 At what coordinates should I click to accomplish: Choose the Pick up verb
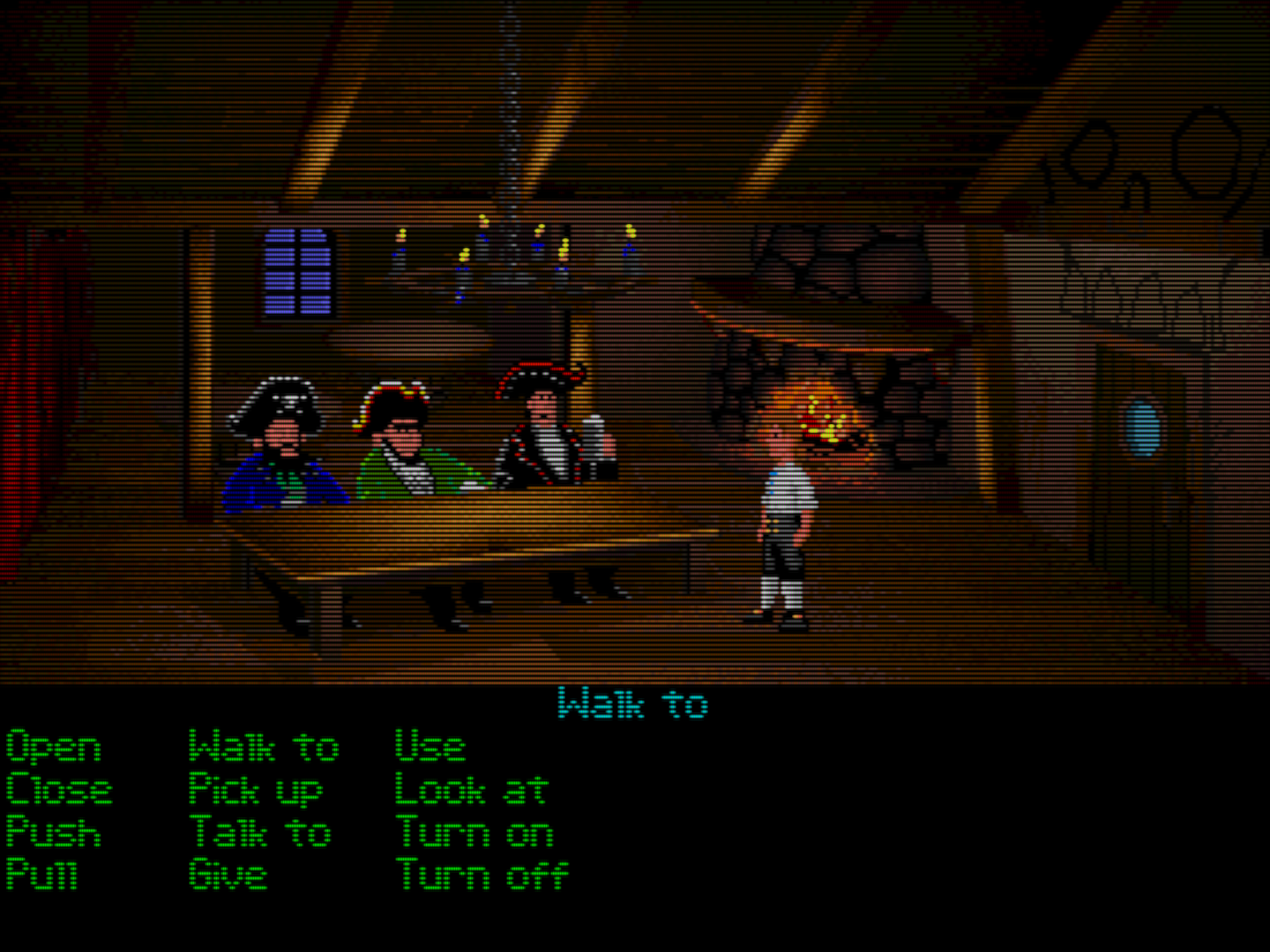pyautogui.click(x=256, y=789)
